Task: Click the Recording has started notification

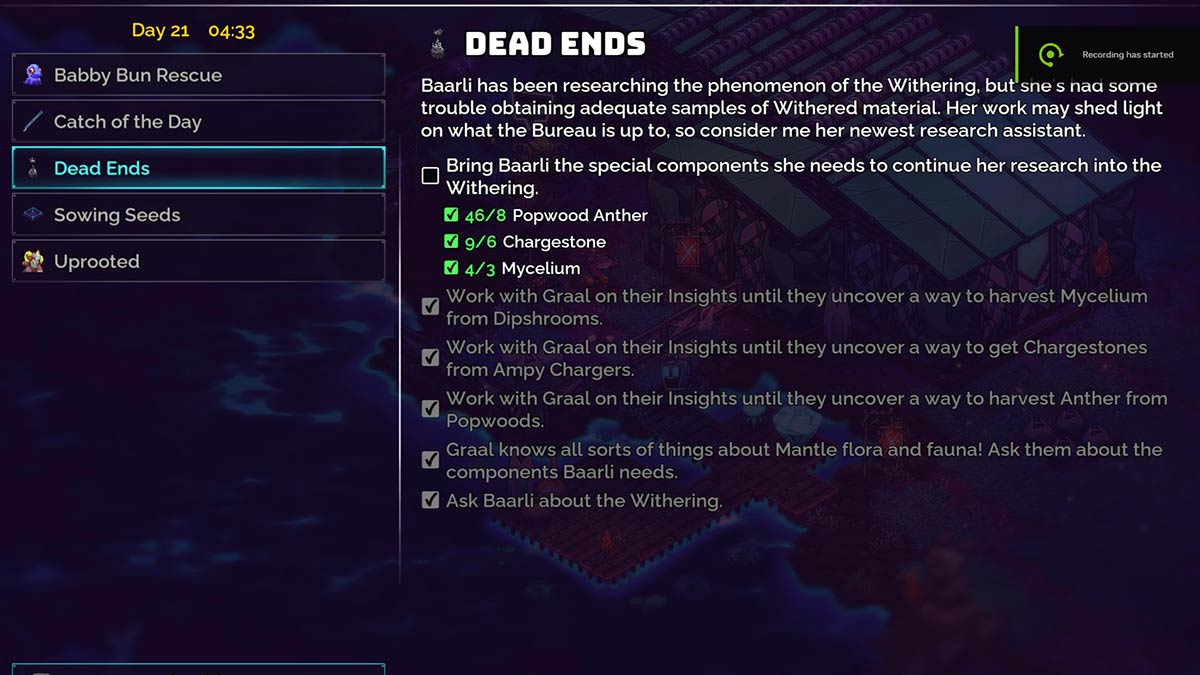Action: pyautogui.click(x=1108, y=55)
